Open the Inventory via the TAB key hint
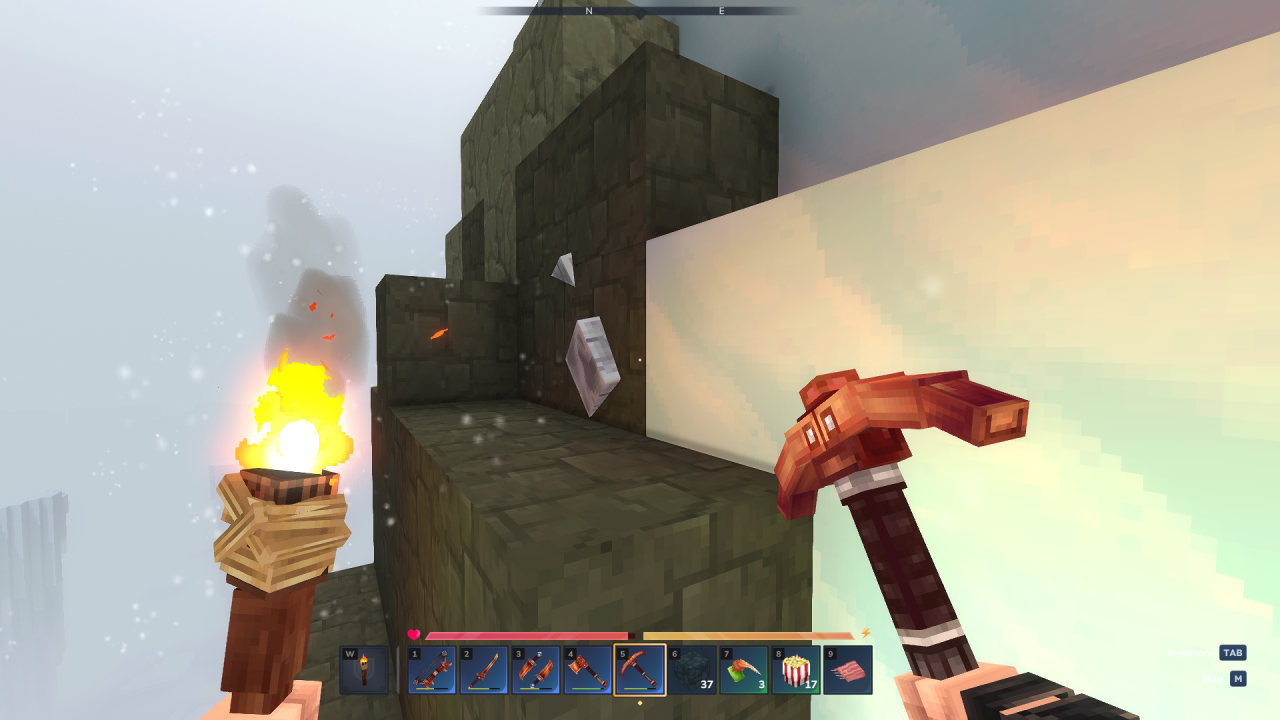The width and height of the screenshot is (1280, 720). coord(1233,652)
